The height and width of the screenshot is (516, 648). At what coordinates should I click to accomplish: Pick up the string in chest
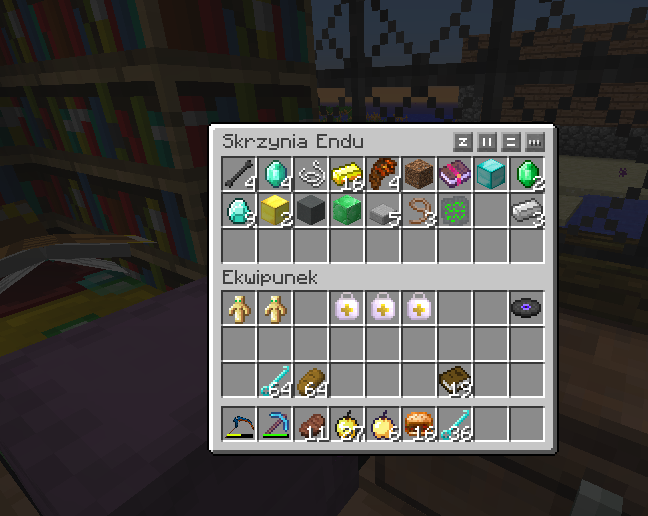pos(311,174)
